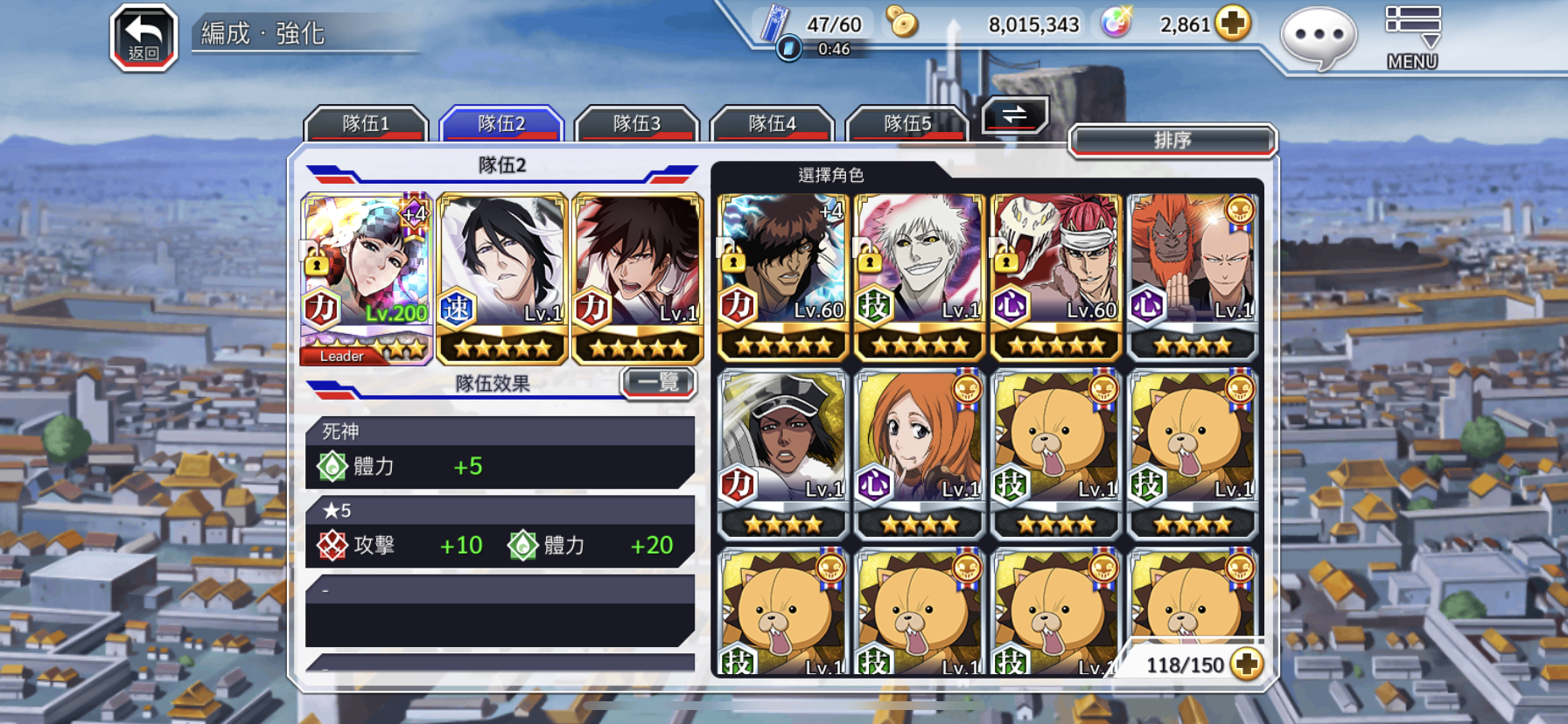The image size is (1568, 724).
Task: Open the chat speech bubble
Action: pyautogui.click(x=1318, y=37)
